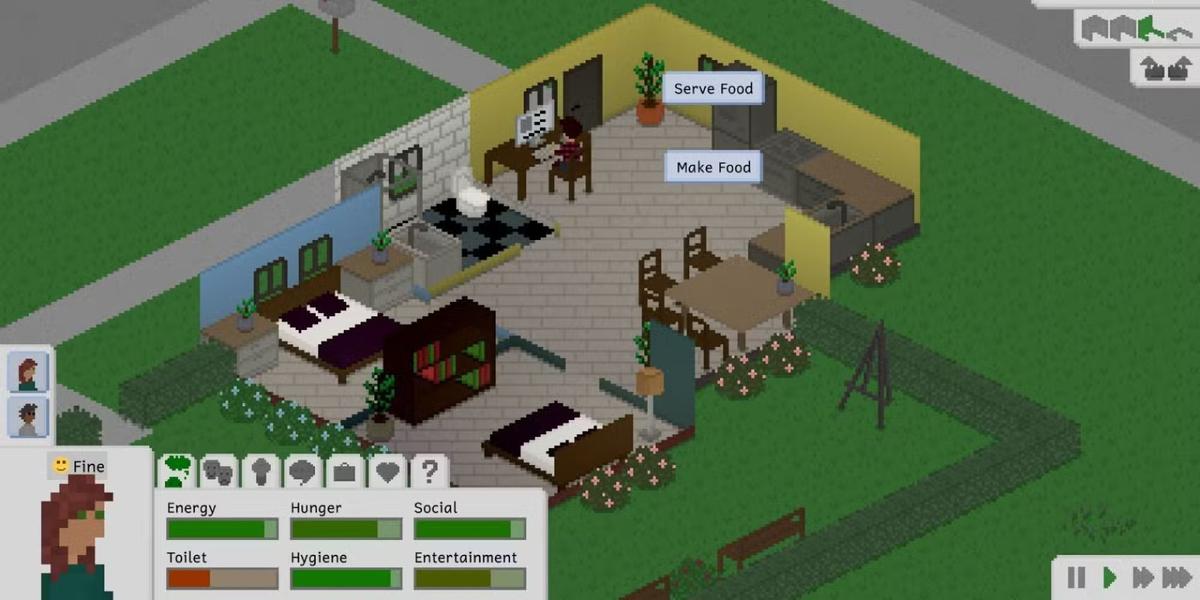Open the tree-shaped icon tab
Screen dimensions: 1200x600
click(260, 471)
